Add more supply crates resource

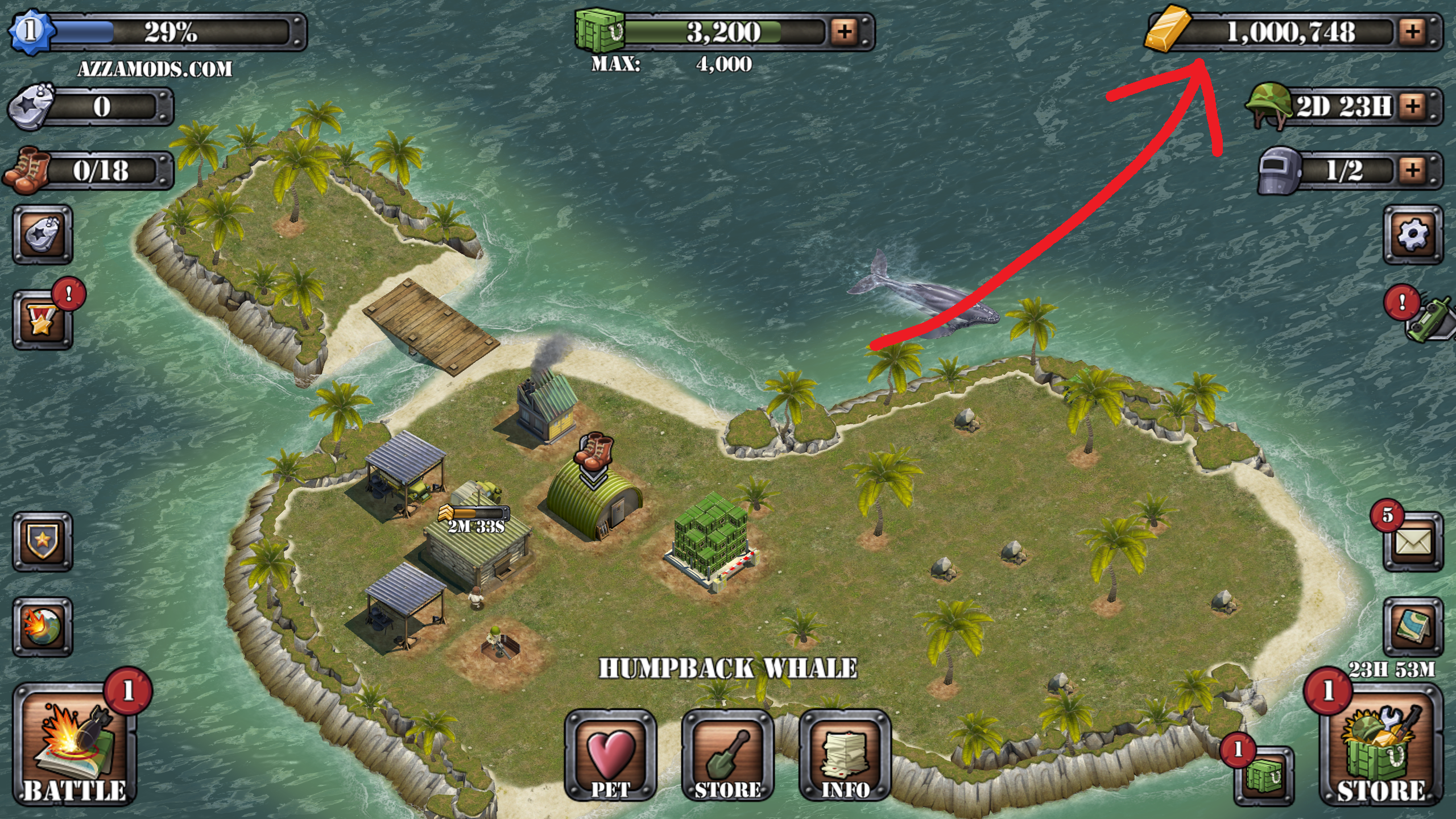point(845,31)
